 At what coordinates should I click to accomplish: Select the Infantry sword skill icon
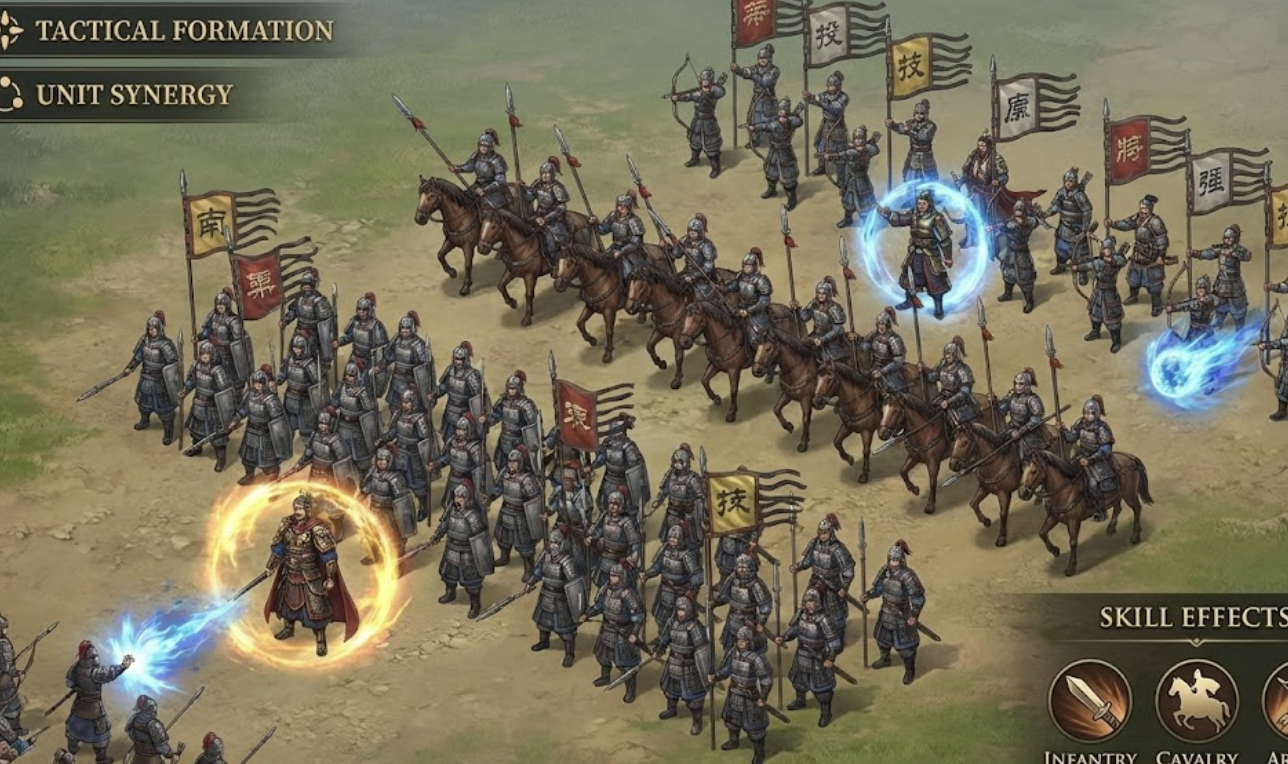[x=1089, y=701]
